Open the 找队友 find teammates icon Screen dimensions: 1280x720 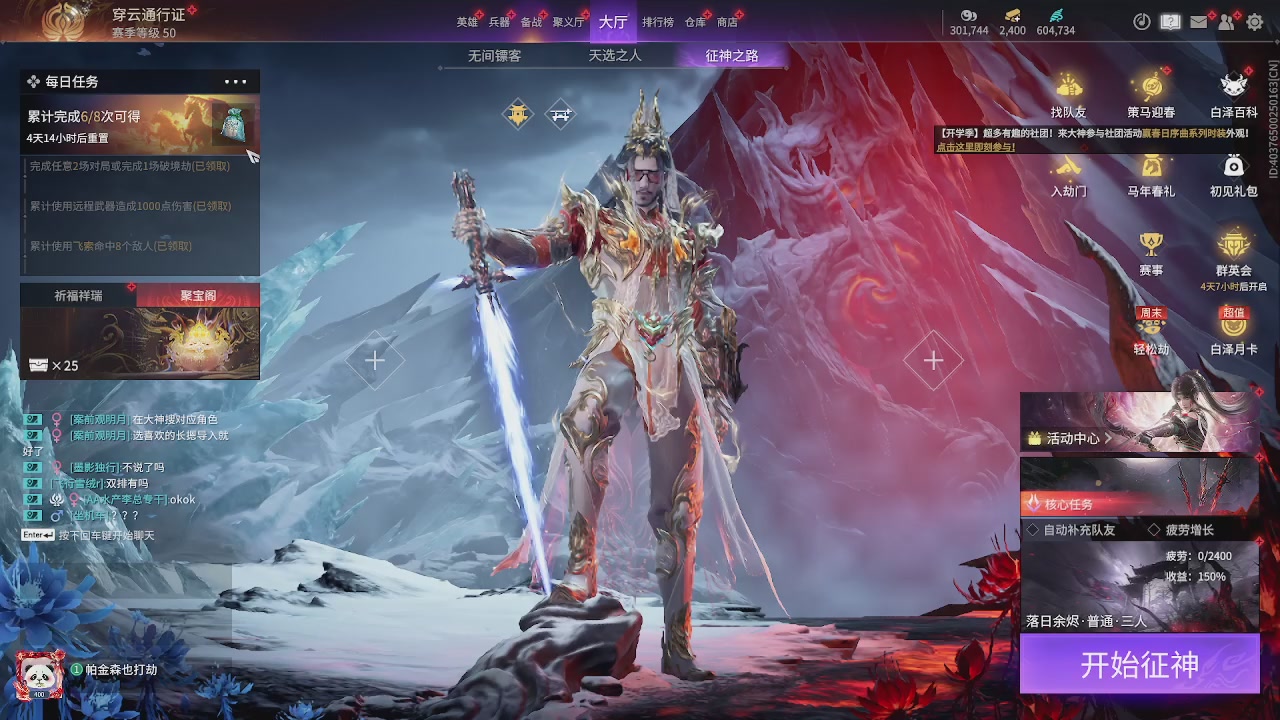tap(1068, 95)
